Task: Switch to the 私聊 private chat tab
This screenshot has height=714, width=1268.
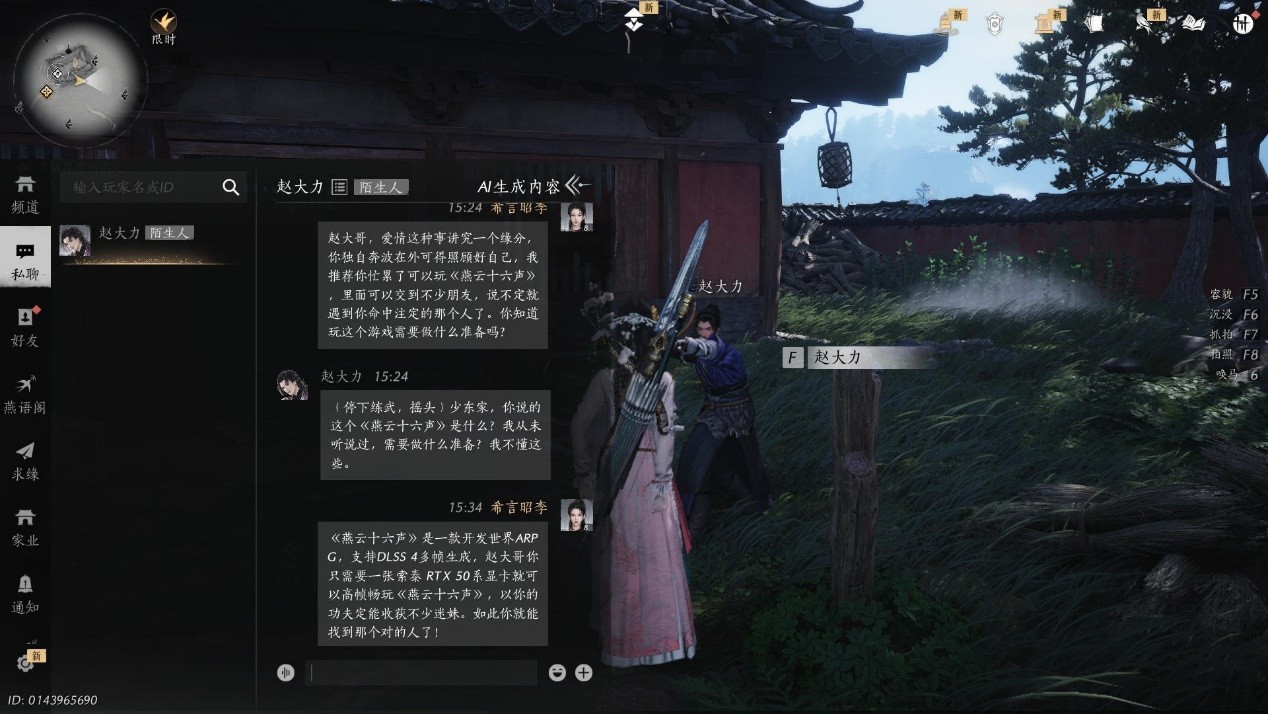Action: (25, 261)
